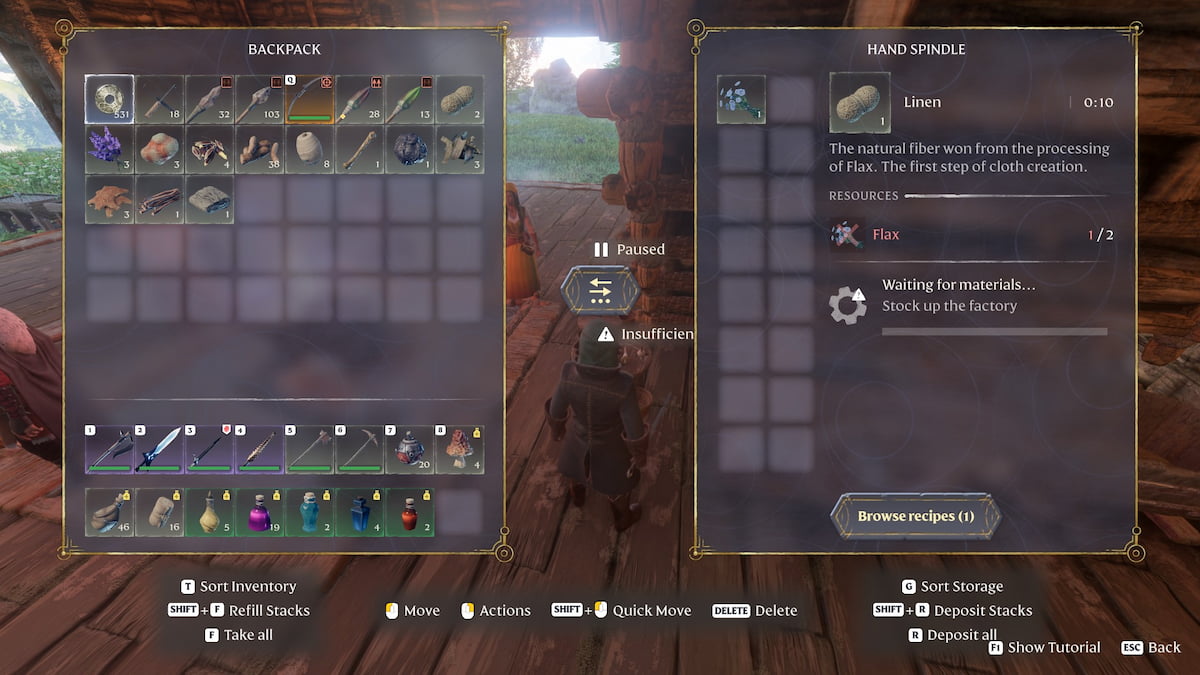Choose the purple lavender flowers slot
The height and width of the screenshot is (675, 1200).
(109, 149)
